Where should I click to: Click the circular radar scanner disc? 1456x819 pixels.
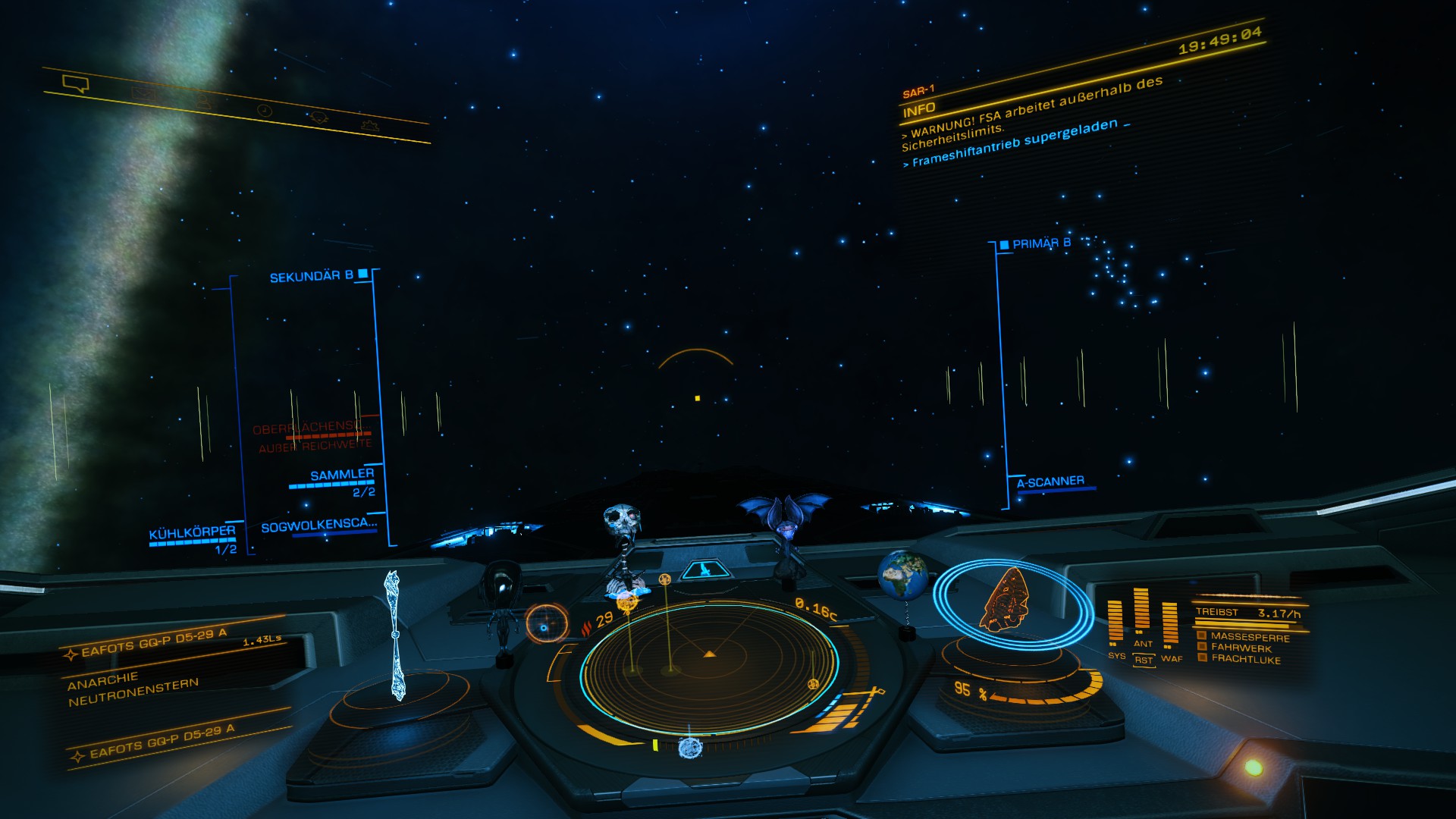click(x=709, y=667)
